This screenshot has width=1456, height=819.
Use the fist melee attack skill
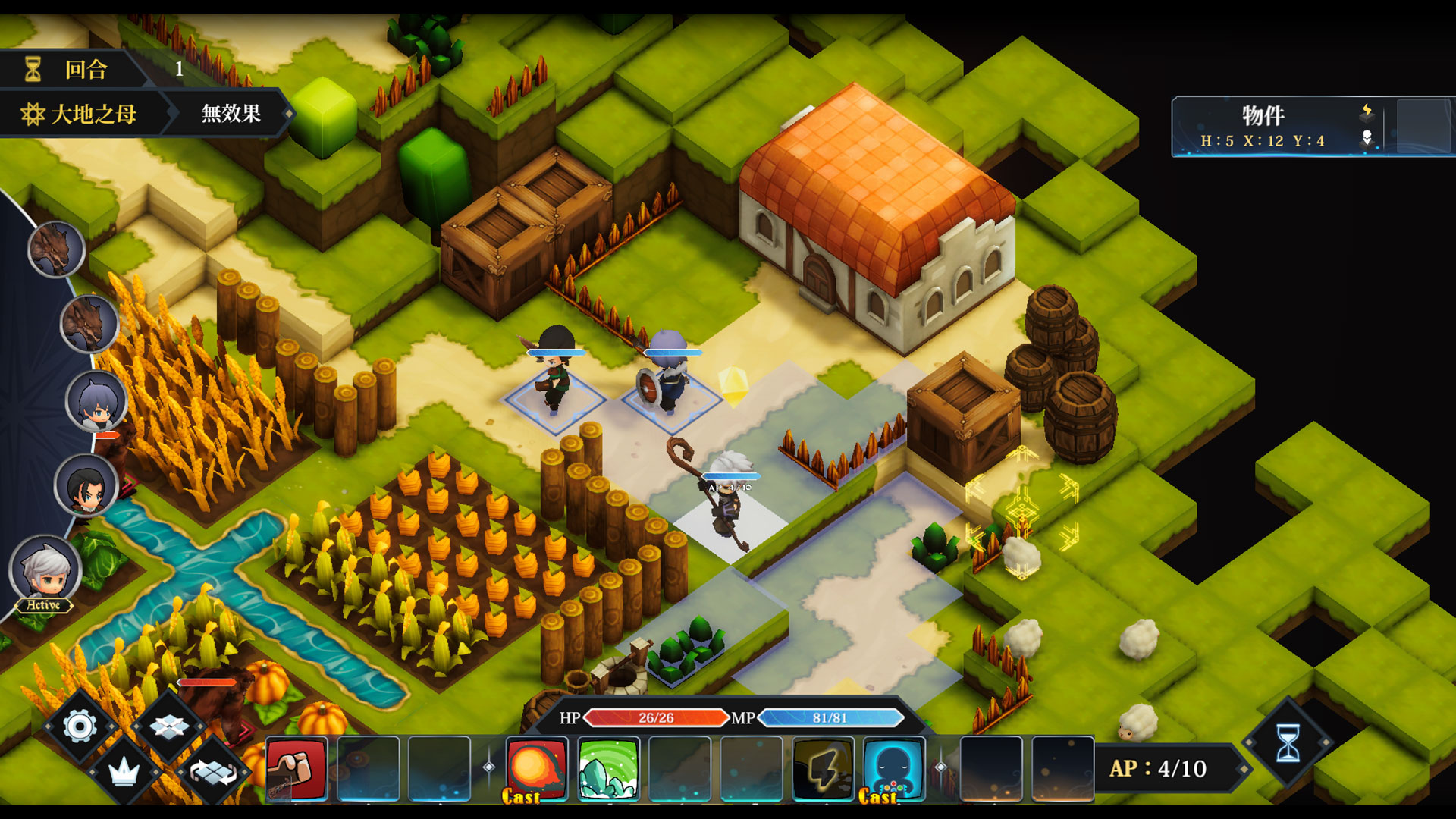[x=297, y=768]
